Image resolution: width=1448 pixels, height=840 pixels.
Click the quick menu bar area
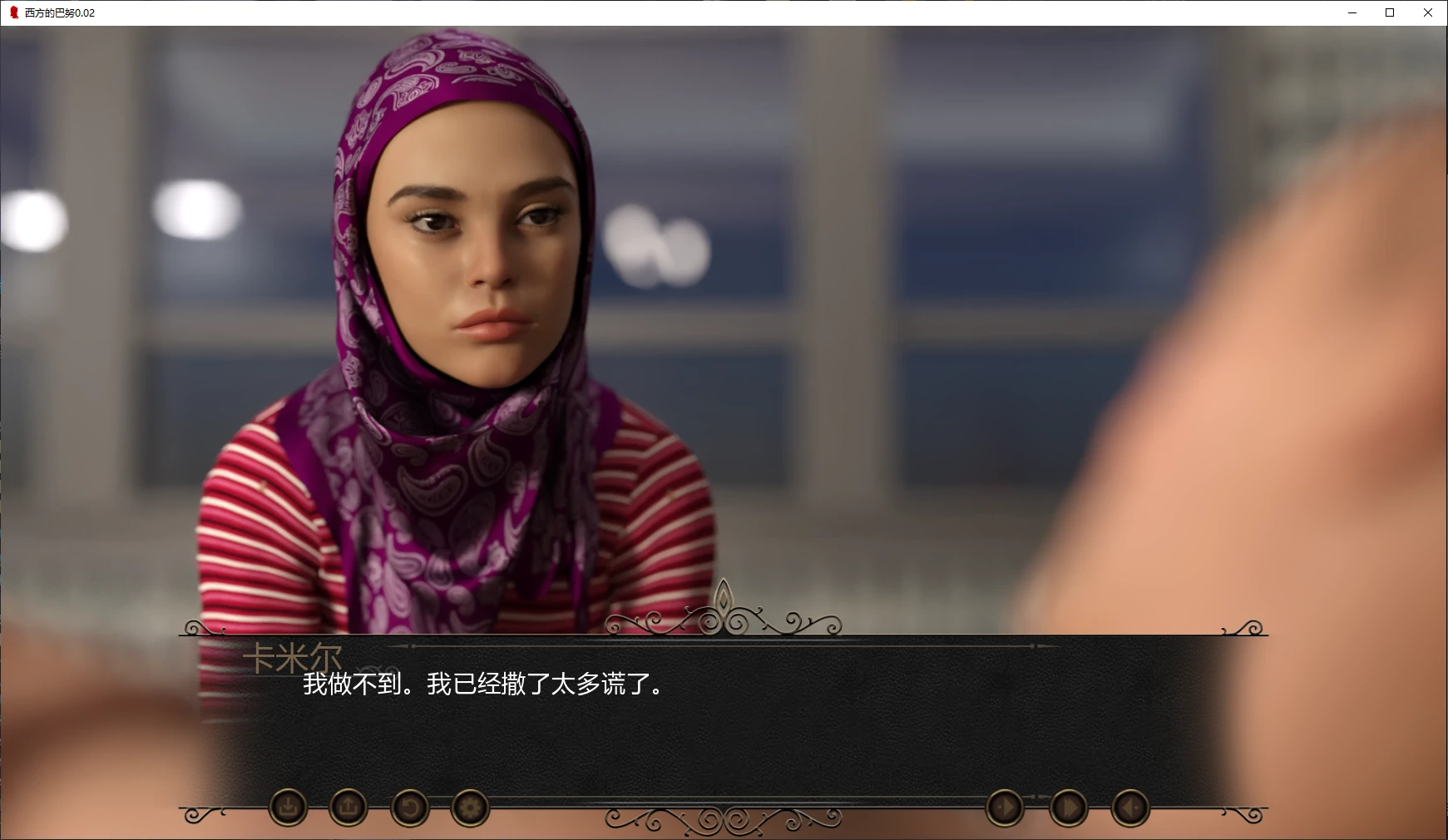[x=724, y=808]
